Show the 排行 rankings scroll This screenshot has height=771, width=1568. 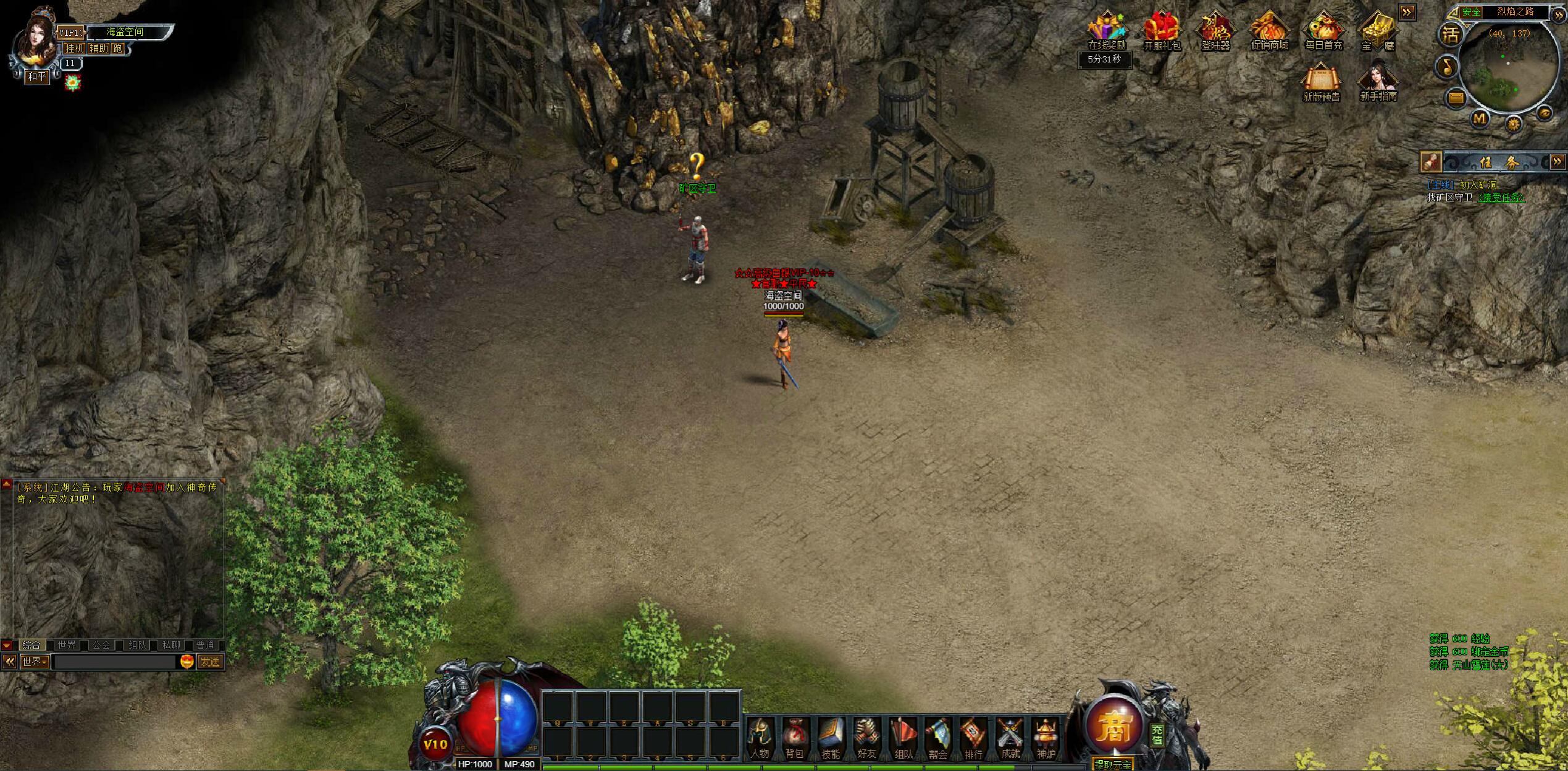973,739
